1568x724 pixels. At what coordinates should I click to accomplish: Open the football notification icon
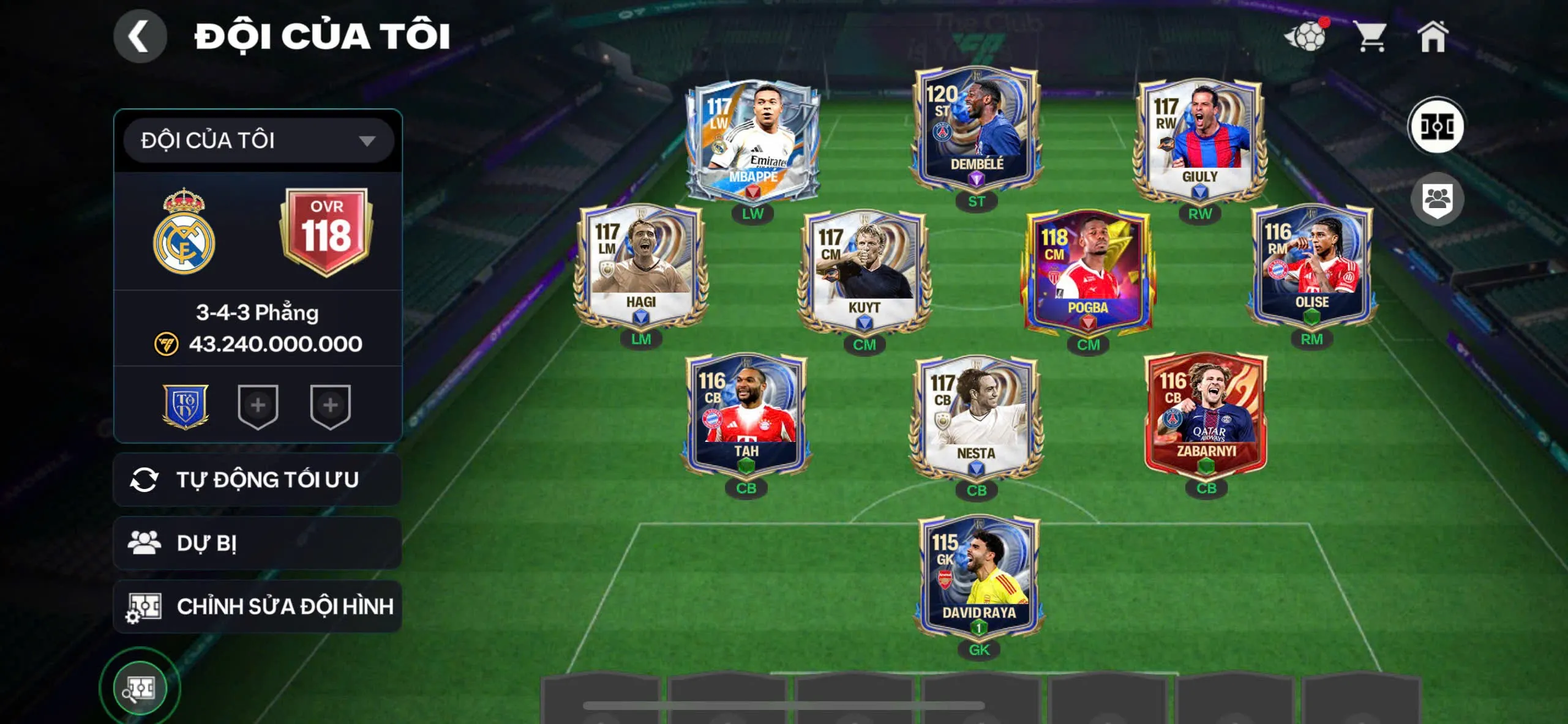[1306, 37]
